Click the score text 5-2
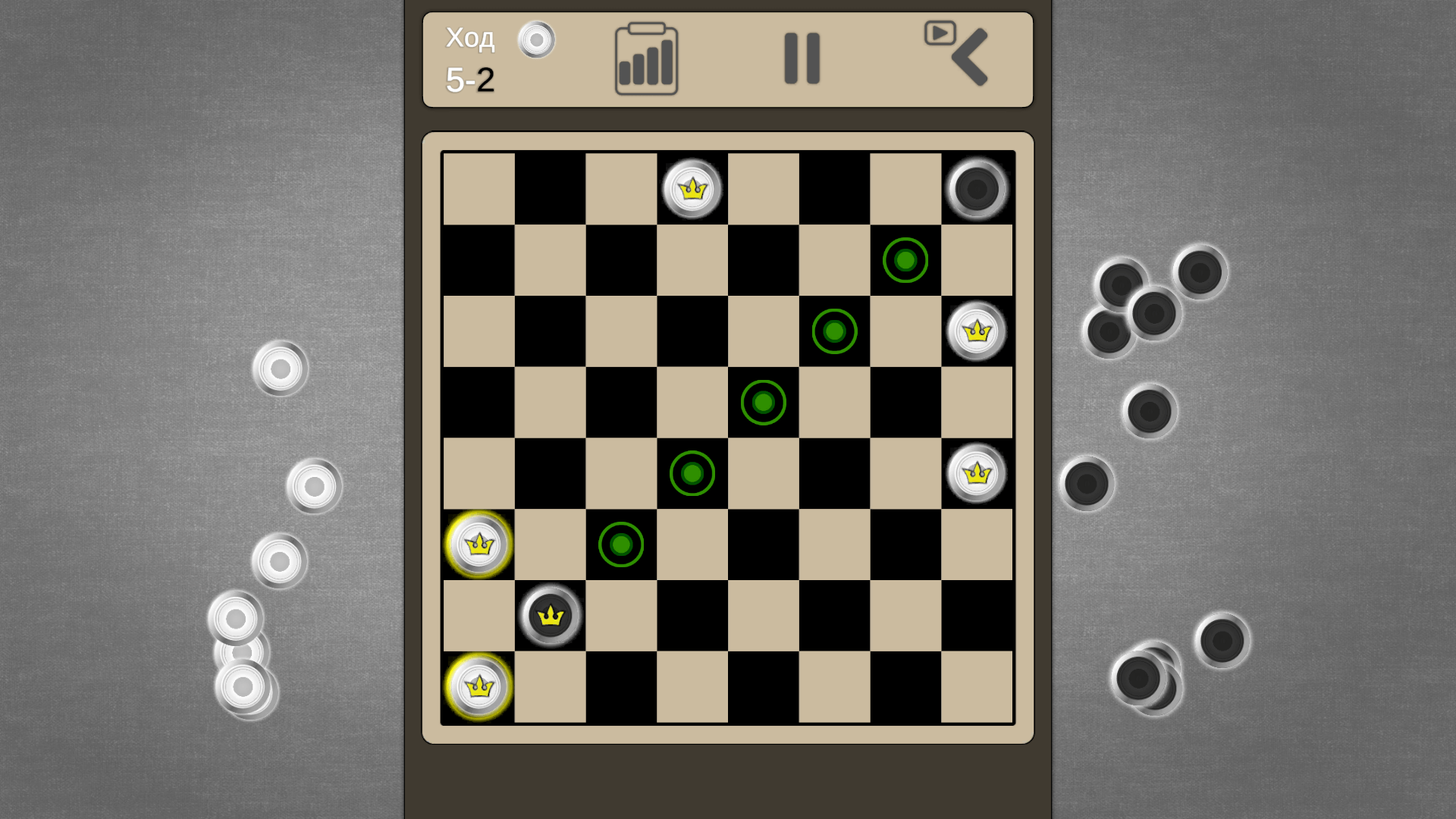The width and height of the screenshot is (1456, 819). tap(470, 79)
